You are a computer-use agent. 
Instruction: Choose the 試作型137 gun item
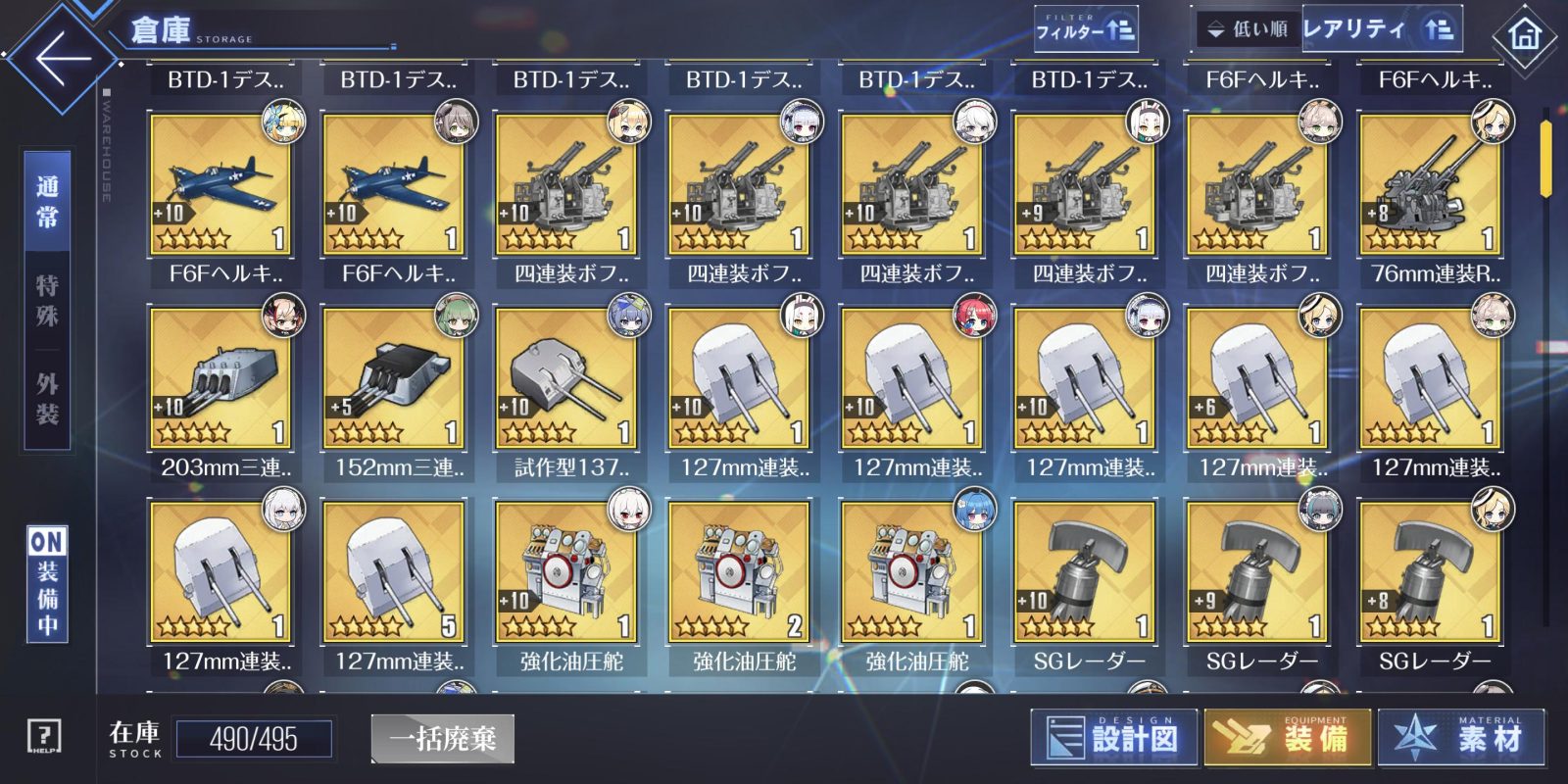(565, 378)
